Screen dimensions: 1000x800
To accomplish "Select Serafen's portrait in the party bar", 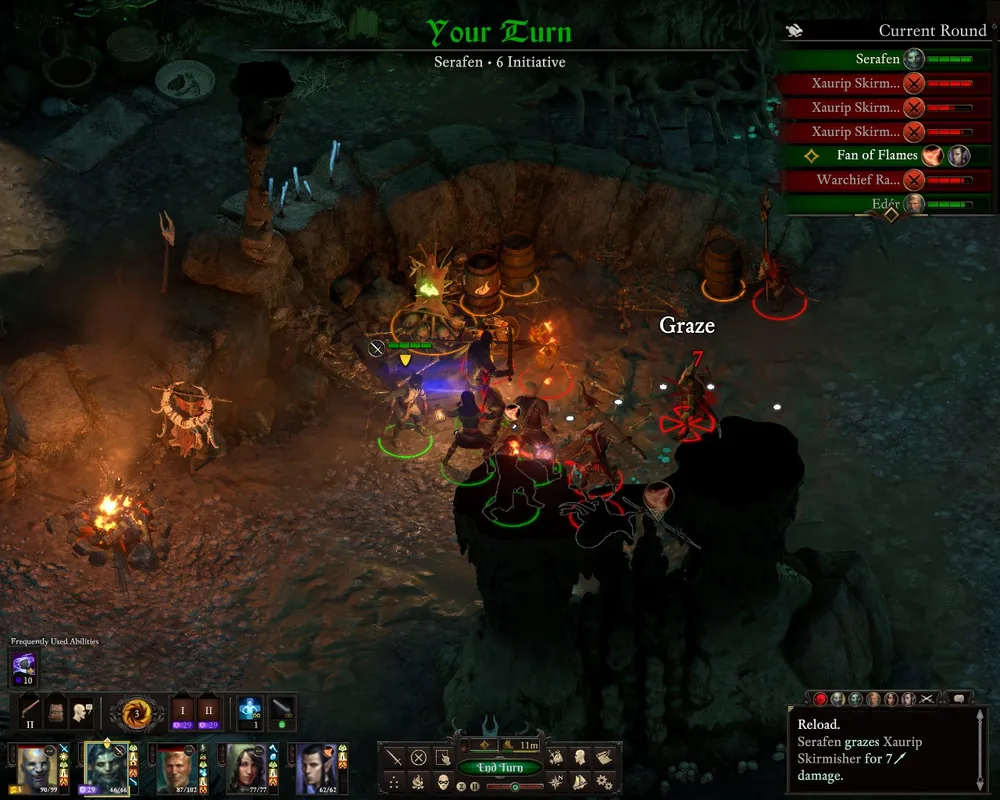I will [x=106, y=767].
